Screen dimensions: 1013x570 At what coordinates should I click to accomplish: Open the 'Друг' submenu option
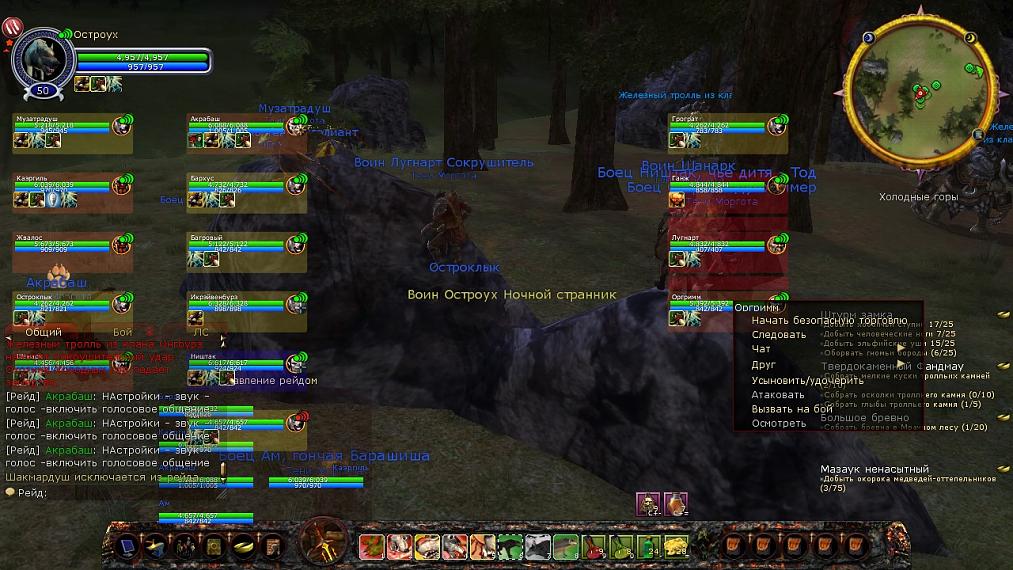pos(764,365)
